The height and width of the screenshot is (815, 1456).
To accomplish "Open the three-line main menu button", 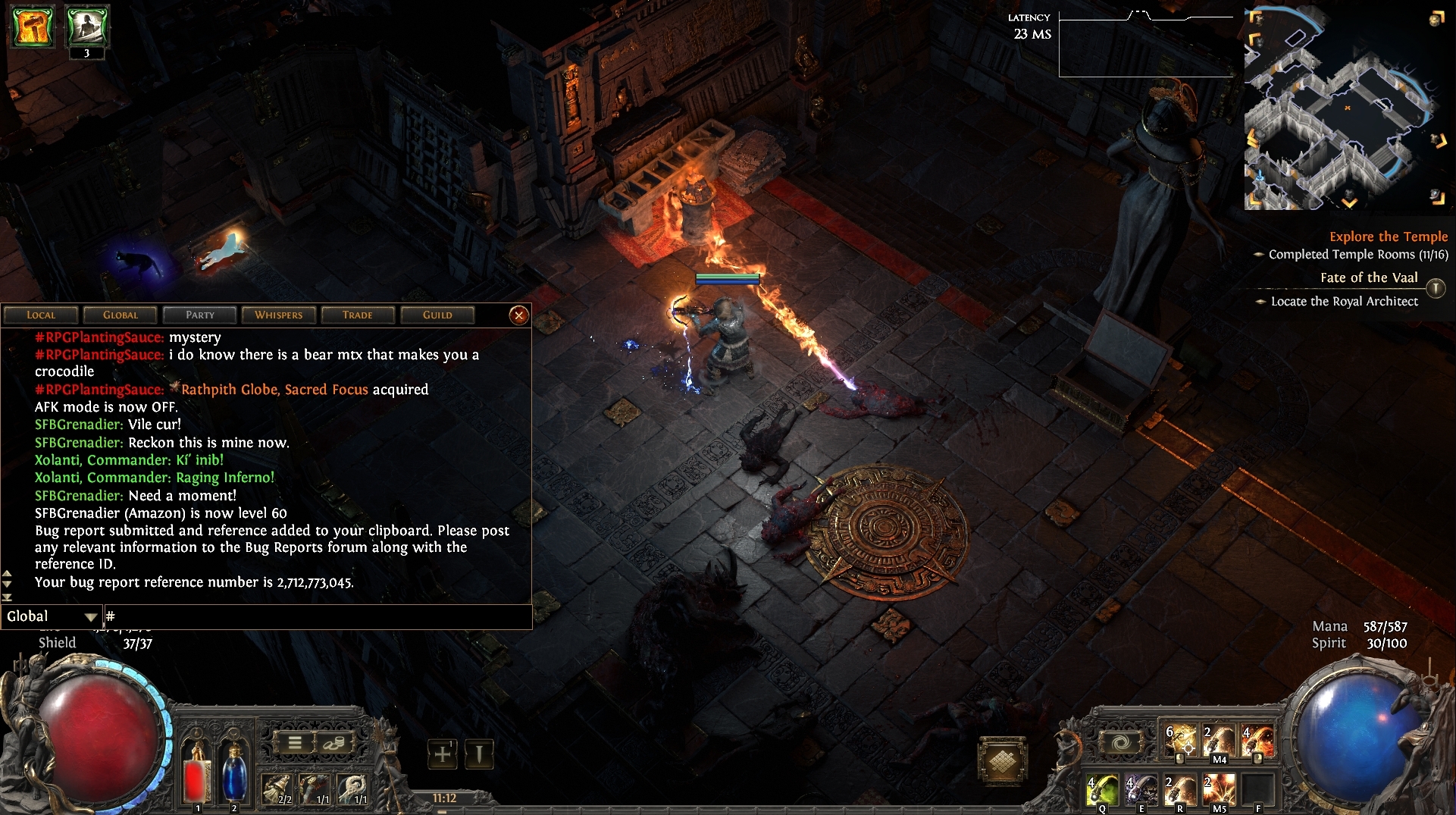I will click(x=295, y=743).
